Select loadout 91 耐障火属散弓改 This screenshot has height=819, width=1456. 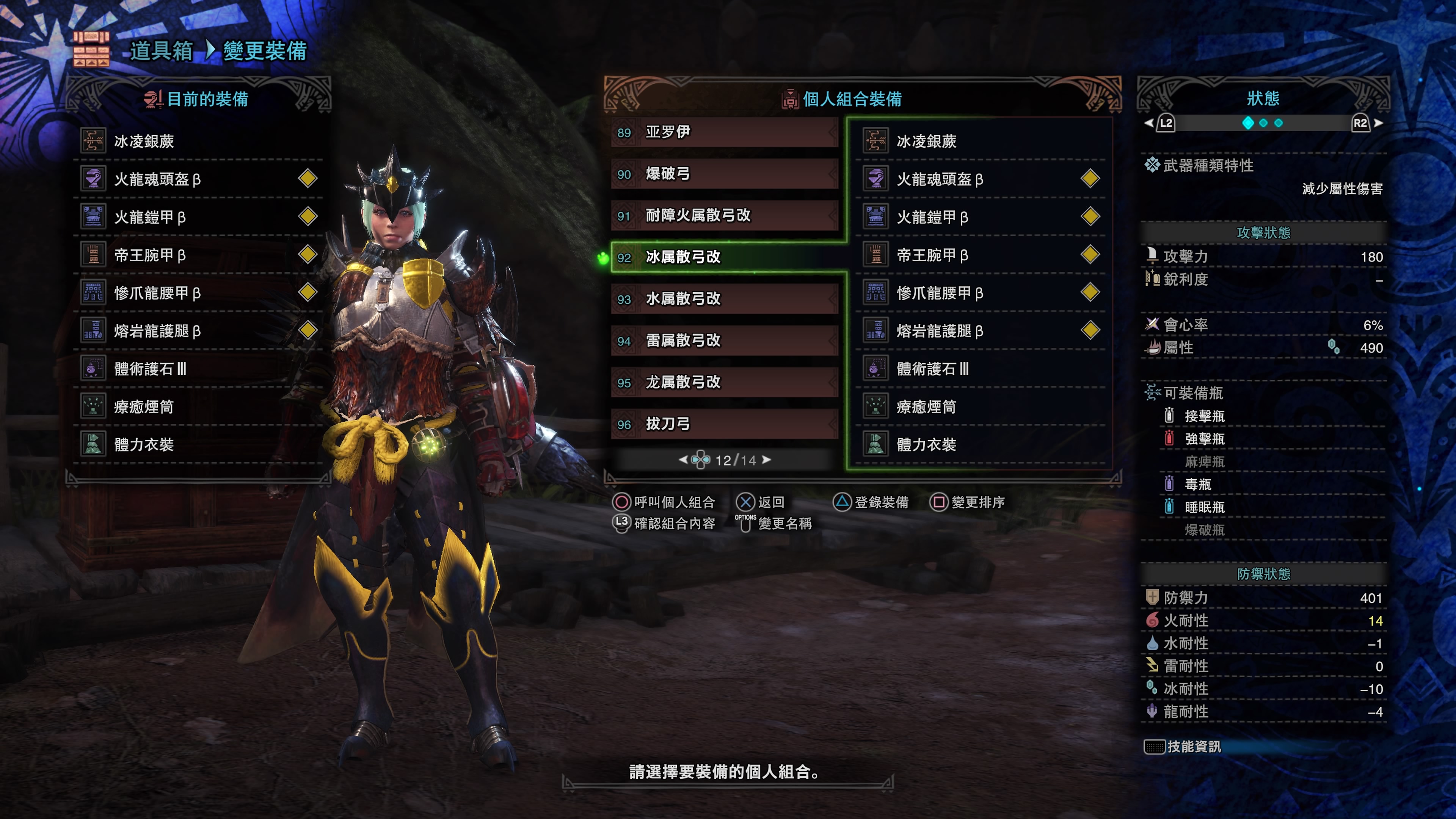click(723, 215)
